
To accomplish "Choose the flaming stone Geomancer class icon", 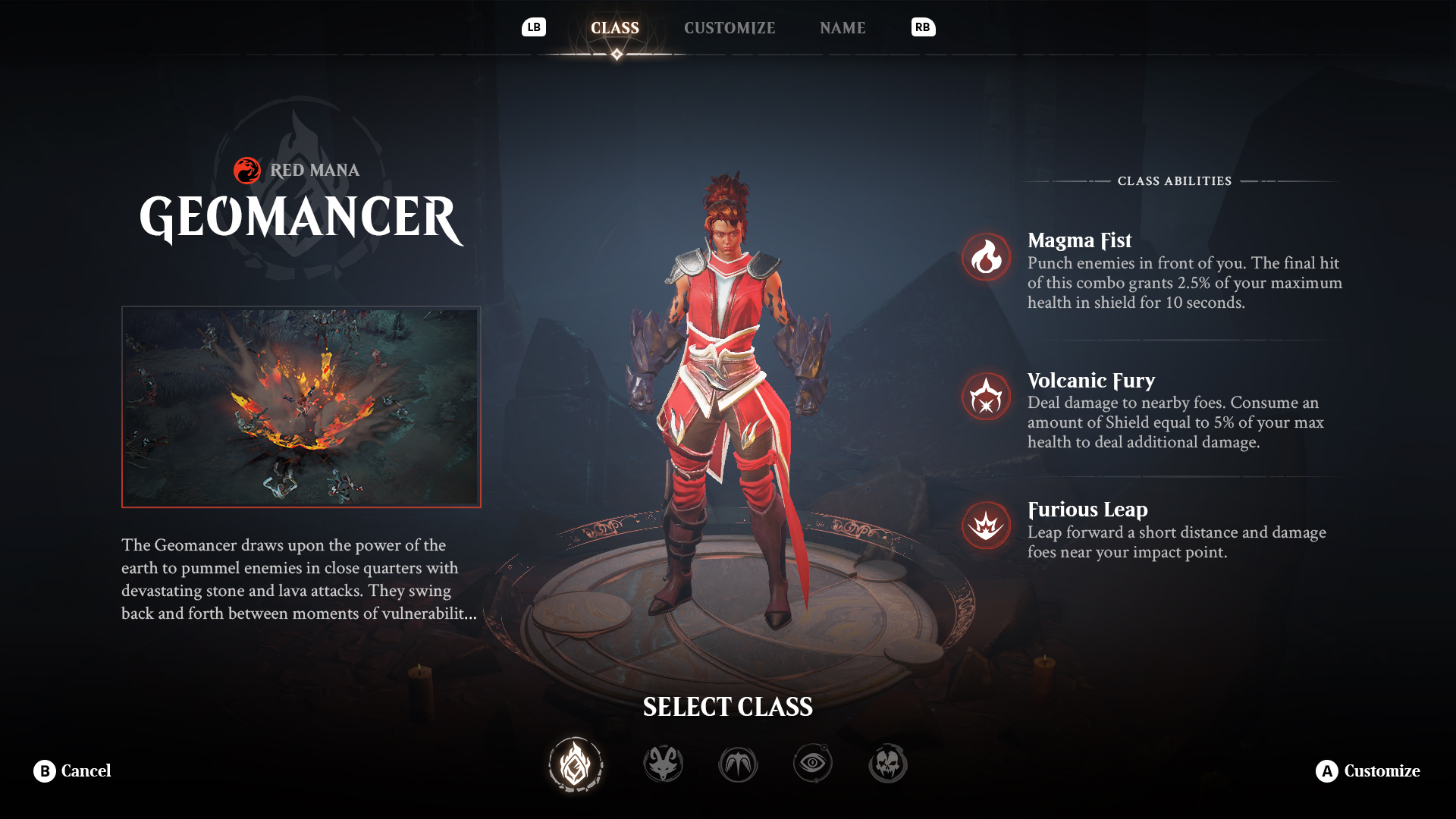I will (576, 764).
